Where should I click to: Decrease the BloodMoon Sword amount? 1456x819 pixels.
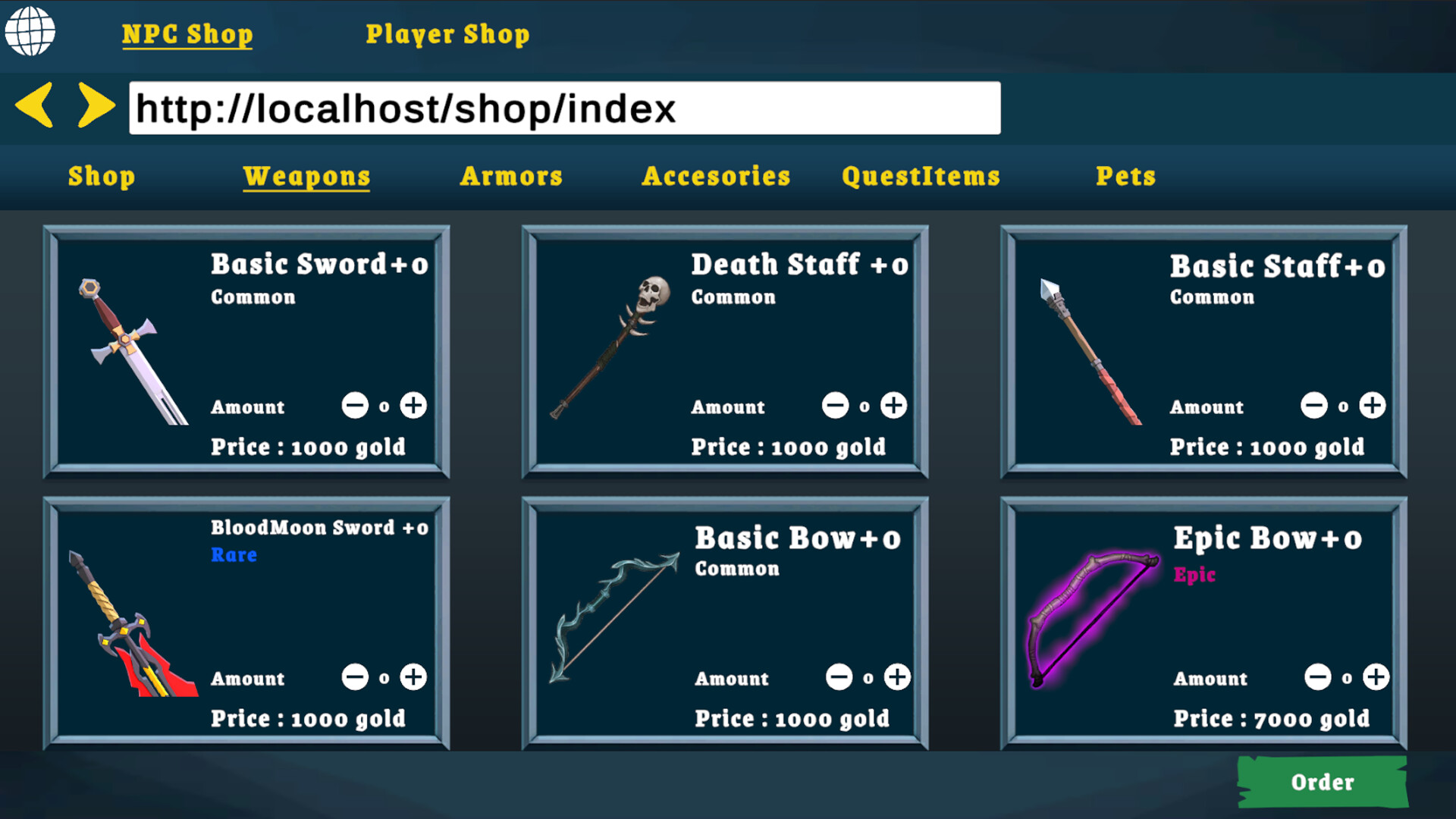click(x=355, y=677)
